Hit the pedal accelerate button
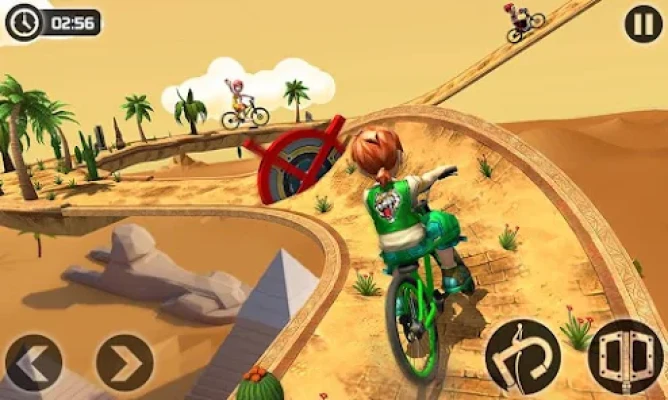668x400 pixels. coord(622,357)
